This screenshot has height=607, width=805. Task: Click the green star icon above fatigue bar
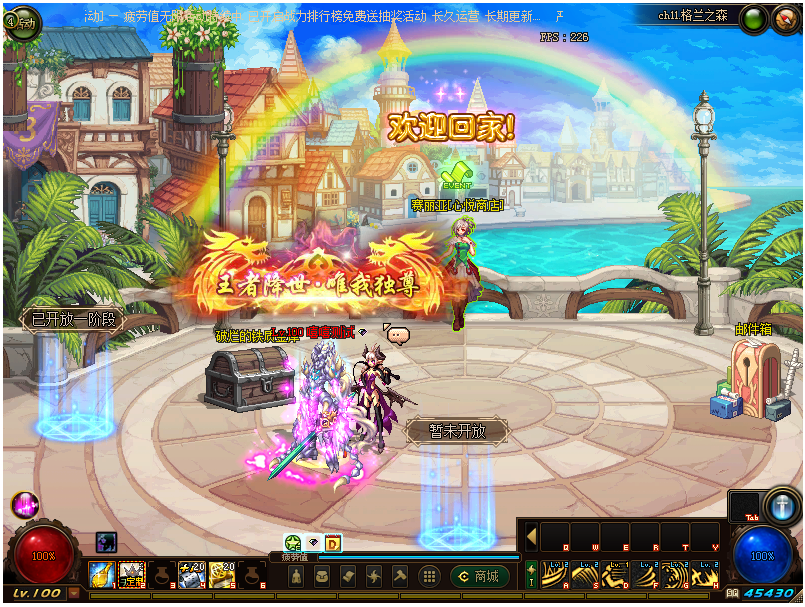[293, 543]
